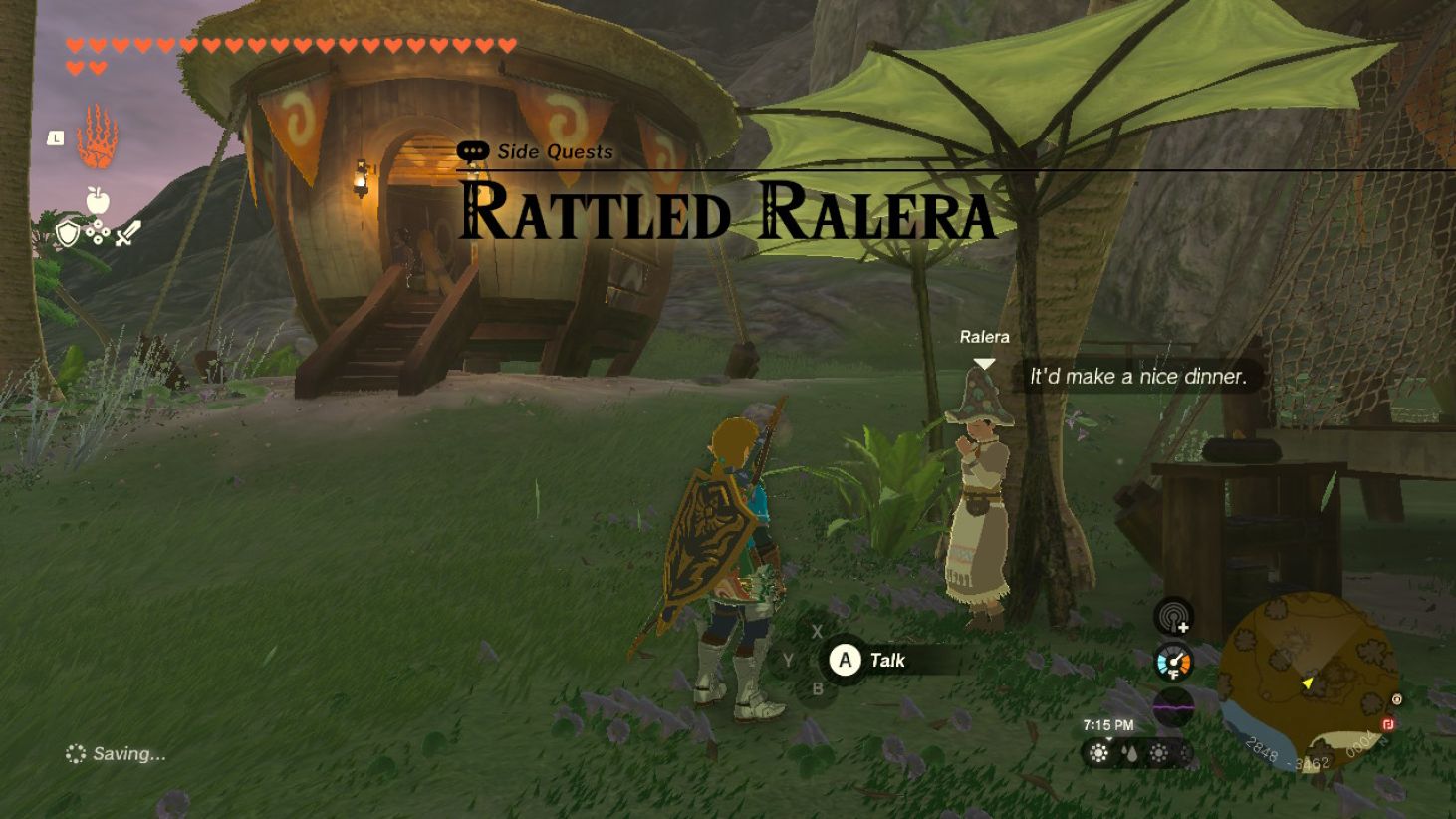The width and height of the screenshot is (1456, 819).
Task: Toggle the sun weather forecast icon
Action: click(x=1098, y=755)
